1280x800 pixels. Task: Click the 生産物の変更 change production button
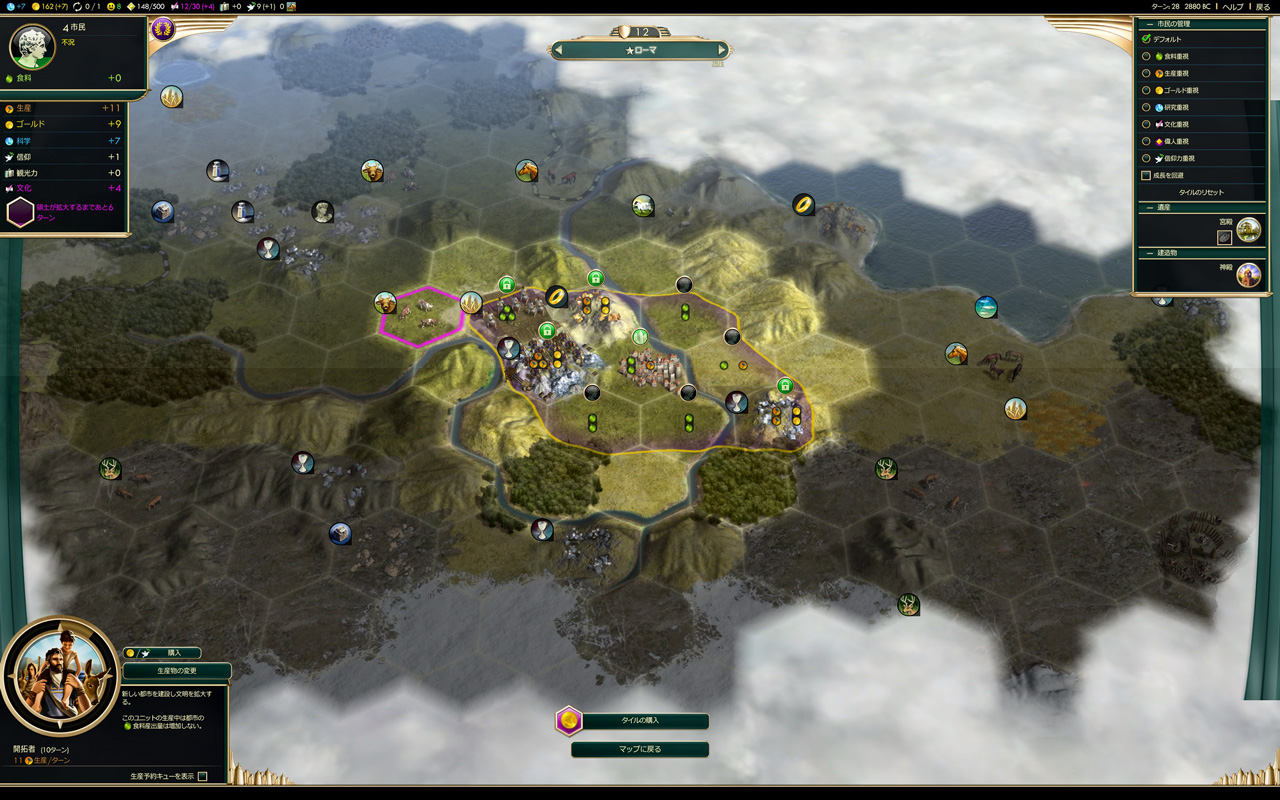(x=177, y=671)
